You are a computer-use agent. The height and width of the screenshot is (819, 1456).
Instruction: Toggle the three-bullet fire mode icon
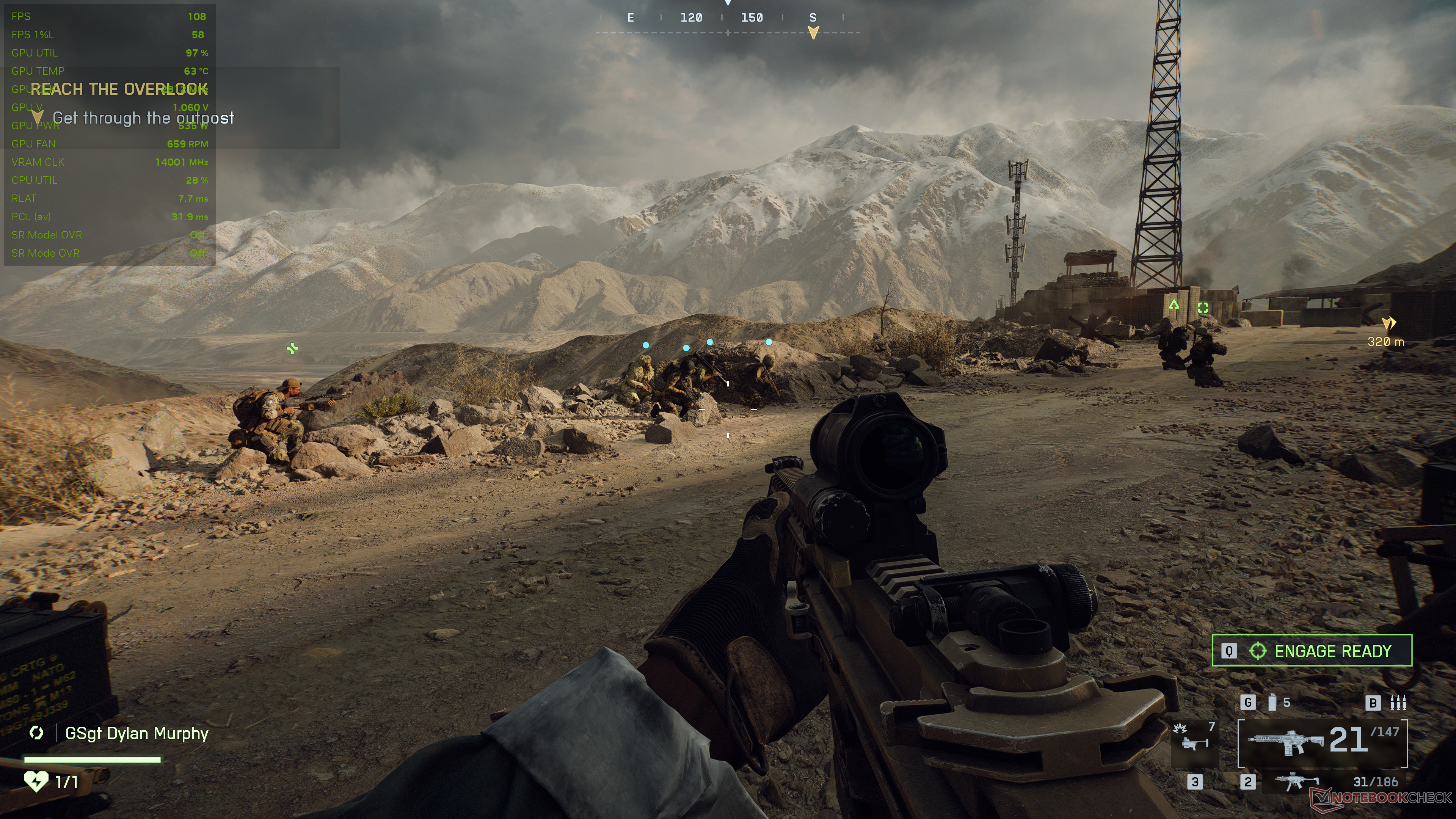point(1398,703)
